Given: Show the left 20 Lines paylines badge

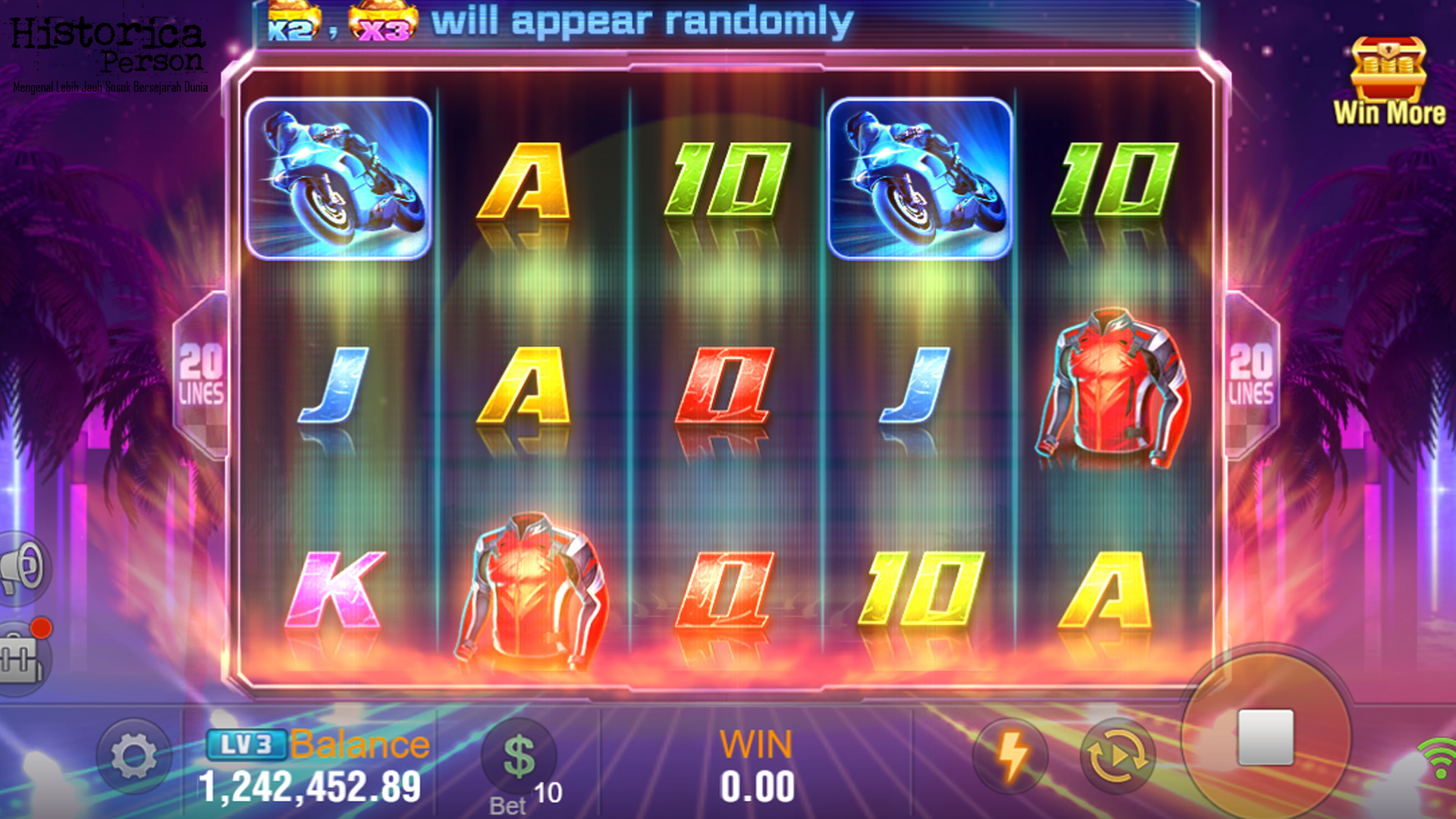Looking at the screenshot, I should 201,375.
